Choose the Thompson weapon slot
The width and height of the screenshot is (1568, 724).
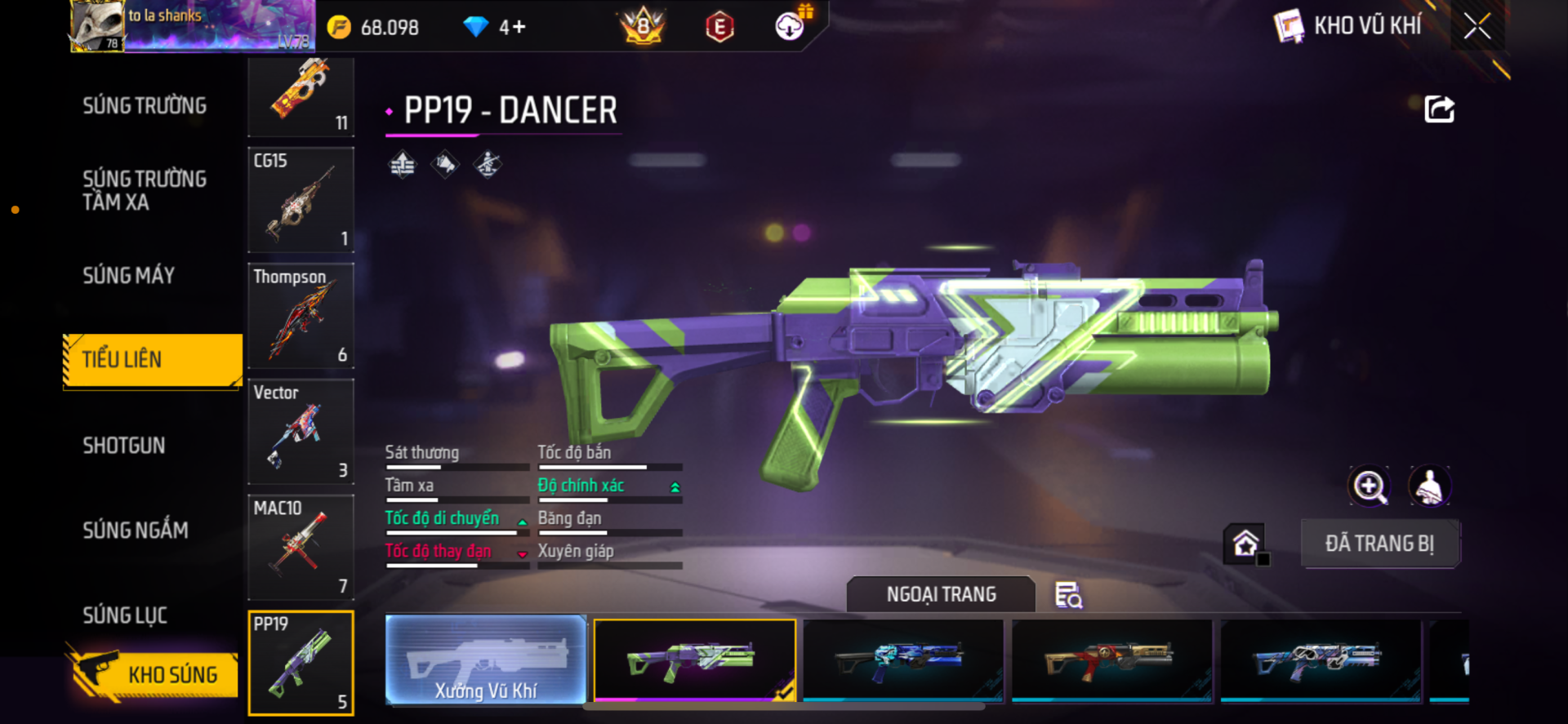(301, 316)
